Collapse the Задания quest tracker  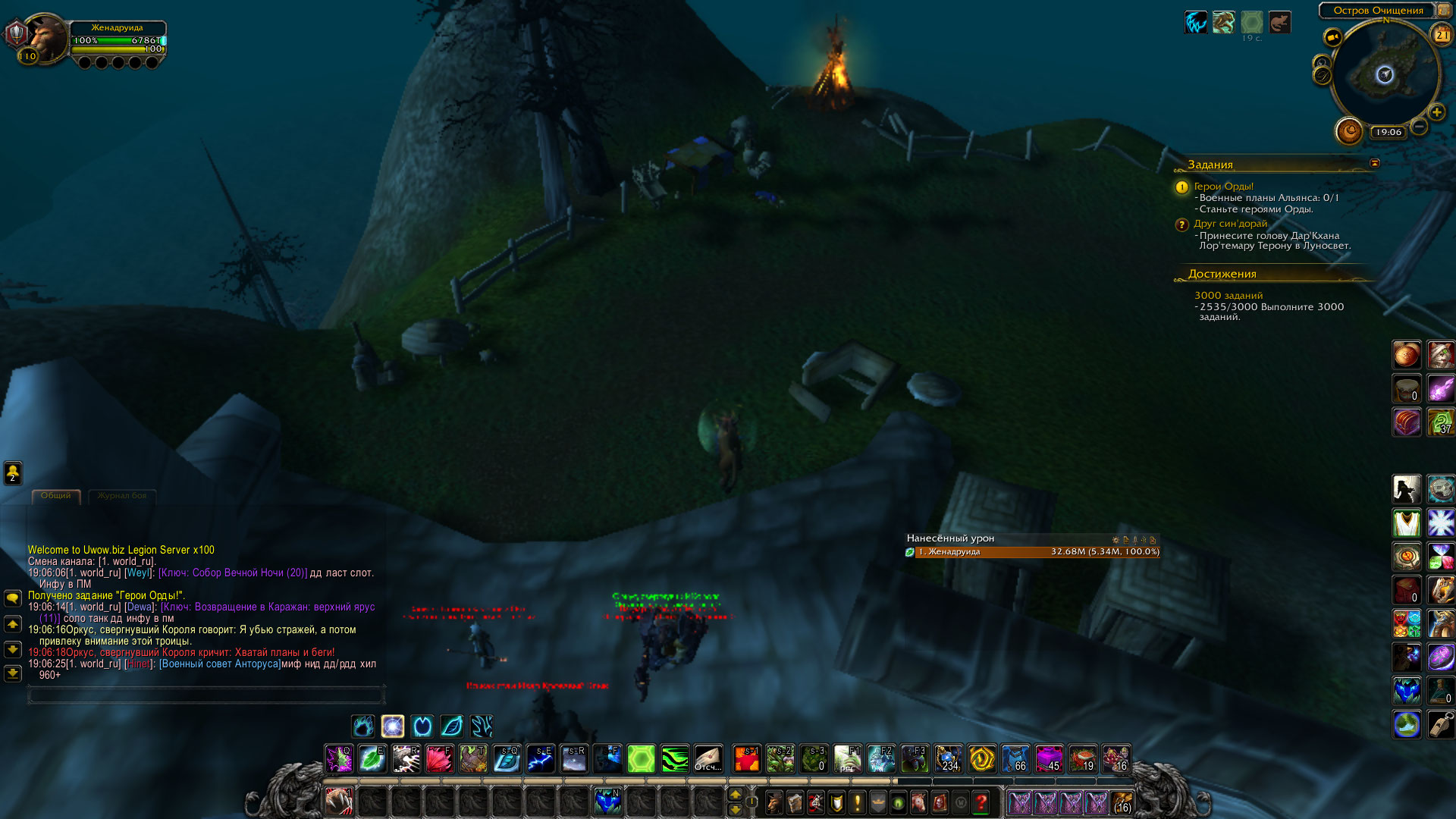pyautogui.click(x=1375, y=163)
